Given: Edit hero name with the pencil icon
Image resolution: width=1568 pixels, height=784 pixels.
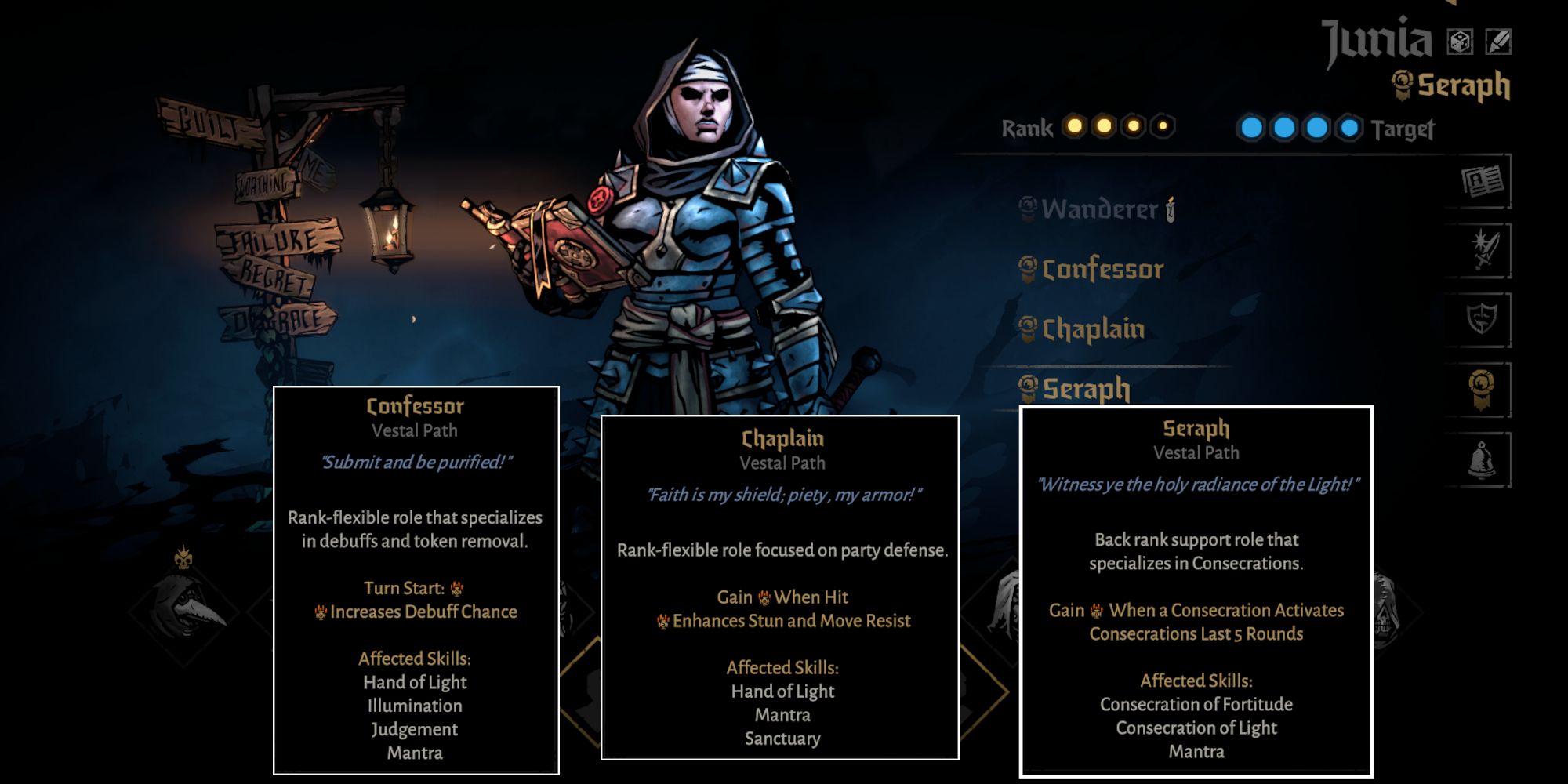Looking at the screenshot, I should 1497,42.
